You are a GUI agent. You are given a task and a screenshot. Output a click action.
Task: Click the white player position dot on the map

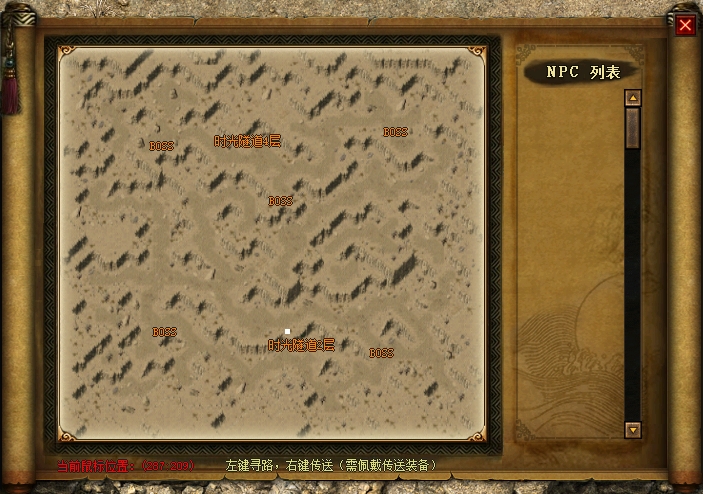coord(287,331)
